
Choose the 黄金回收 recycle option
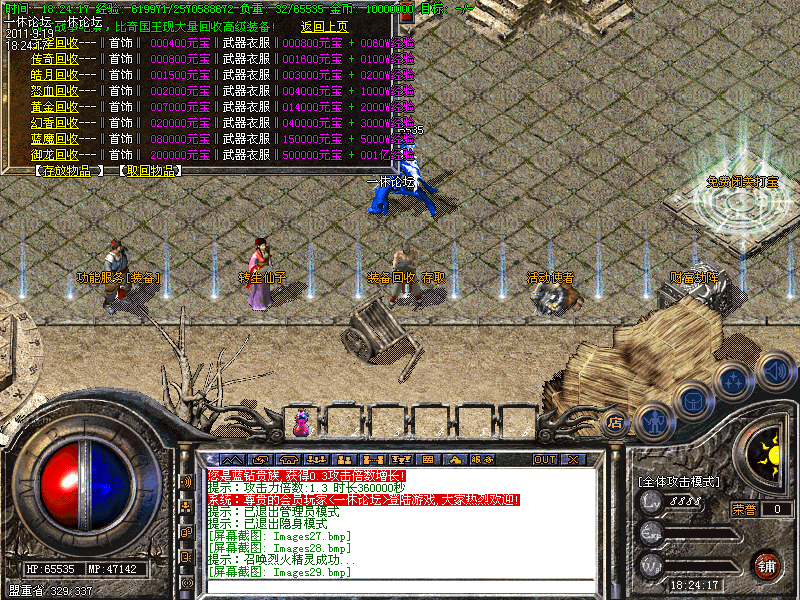point(55,107)
